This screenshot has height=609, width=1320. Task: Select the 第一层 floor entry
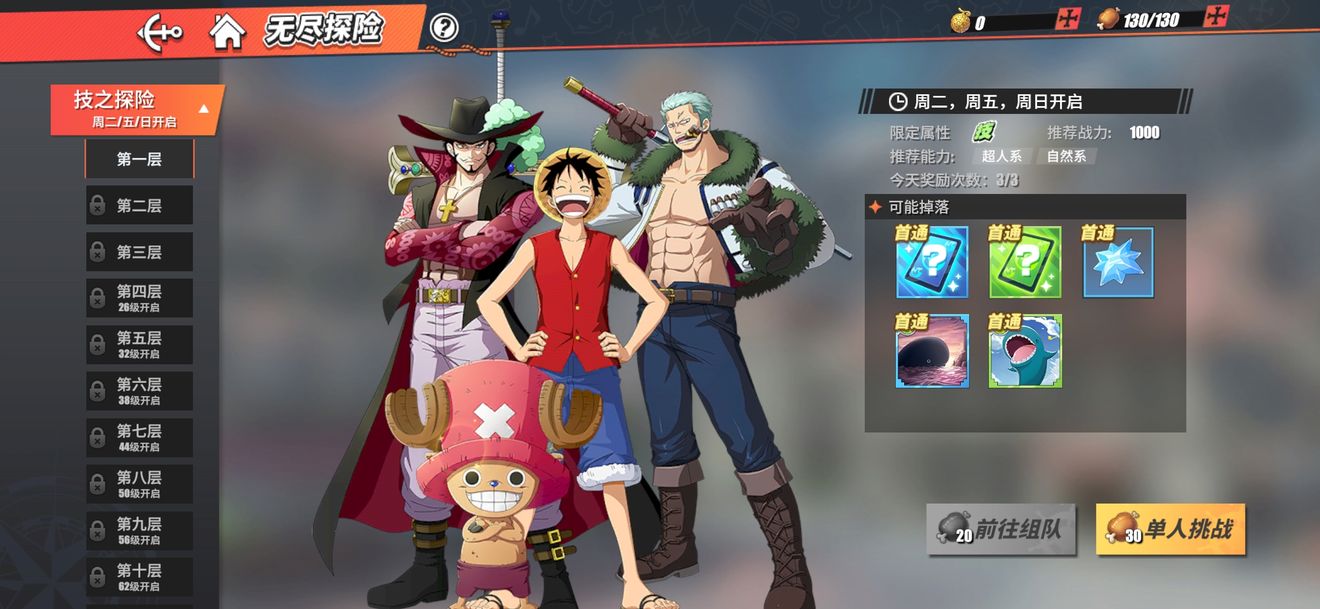139,159
